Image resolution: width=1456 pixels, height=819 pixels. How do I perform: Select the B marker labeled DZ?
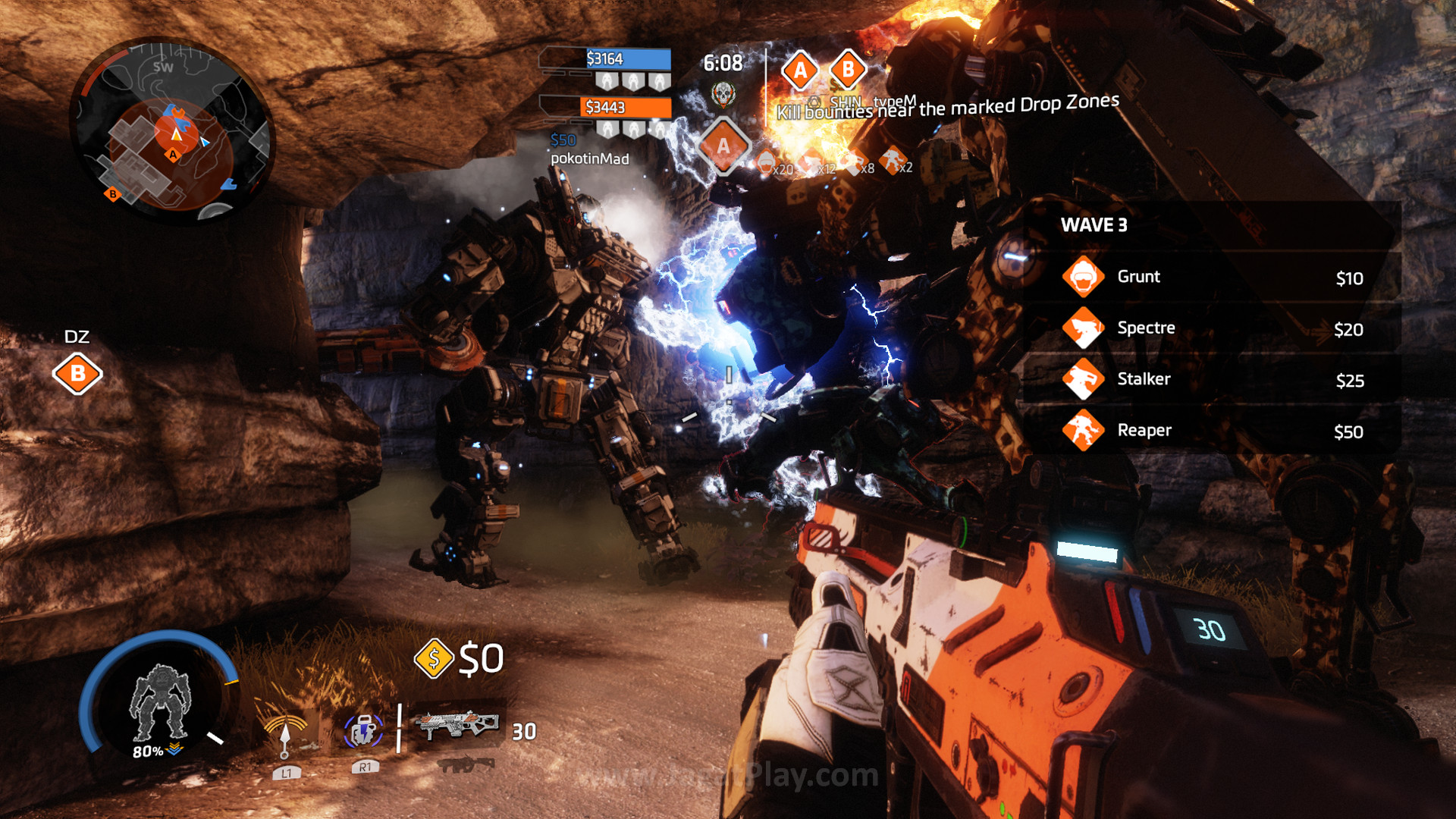coord(77,374)
